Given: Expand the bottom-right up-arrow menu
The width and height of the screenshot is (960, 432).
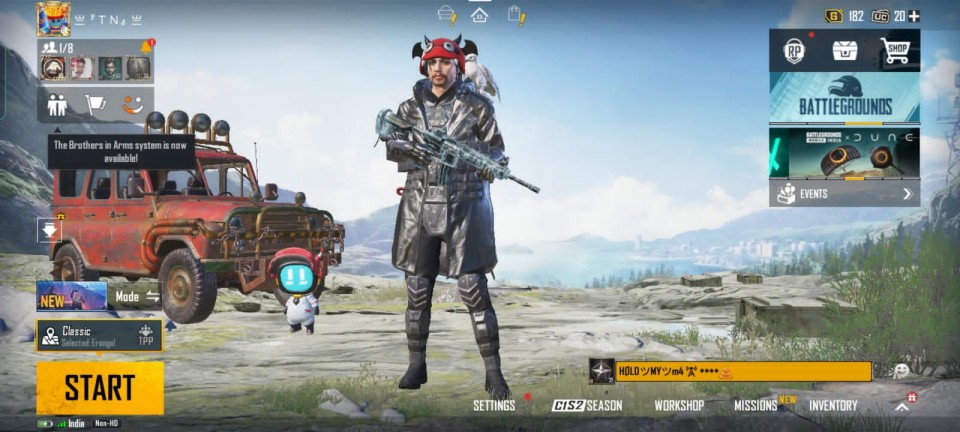Looking at the screenshot, I should pyautogui.click(x=902, y=405).
